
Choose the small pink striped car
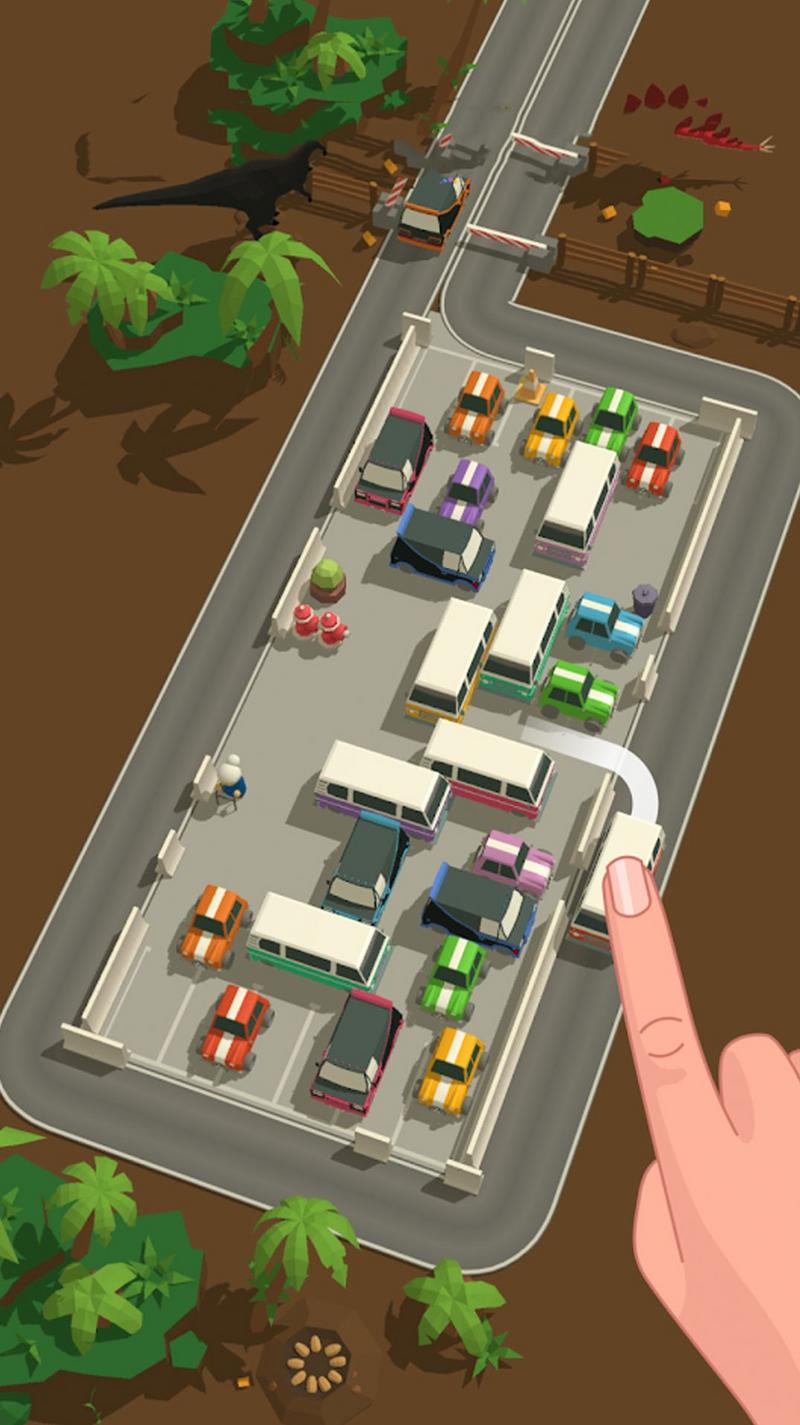point(514,861)
